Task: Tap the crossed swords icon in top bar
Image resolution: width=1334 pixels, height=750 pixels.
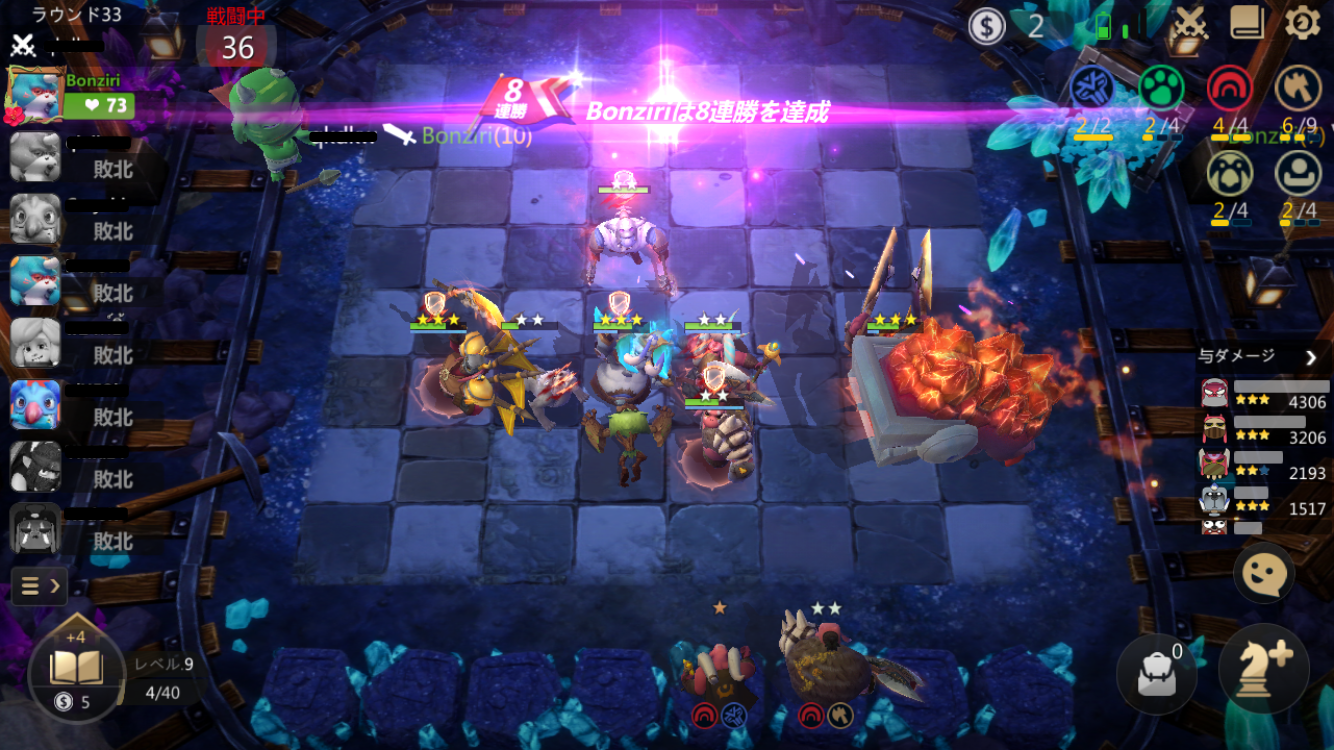Action: click(x=1189, y=23)
